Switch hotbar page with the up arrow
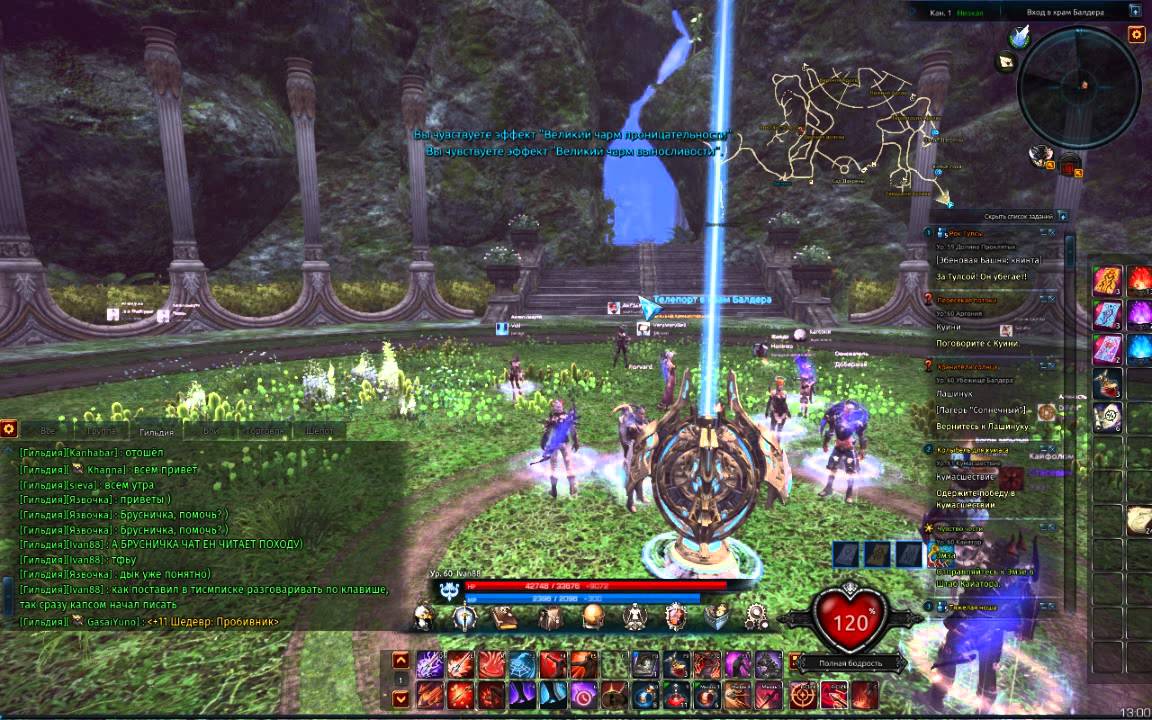Screen dimensions: 1152x720 coord(400,659)
